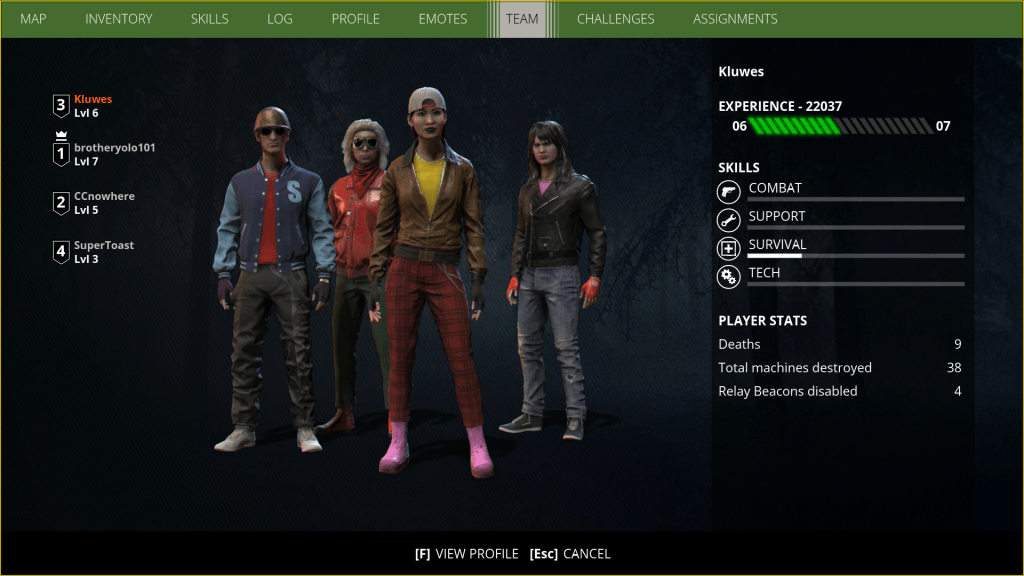The image size is (1024, 576).
Task: Select the Support skill entry
Action: click(776, 217)
